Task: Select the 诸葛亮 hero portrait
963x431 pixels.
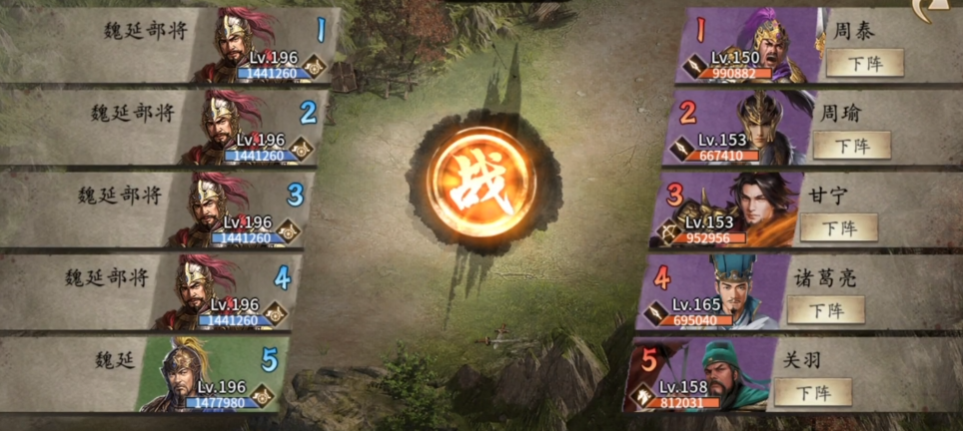Action: [x=739, y=292]
